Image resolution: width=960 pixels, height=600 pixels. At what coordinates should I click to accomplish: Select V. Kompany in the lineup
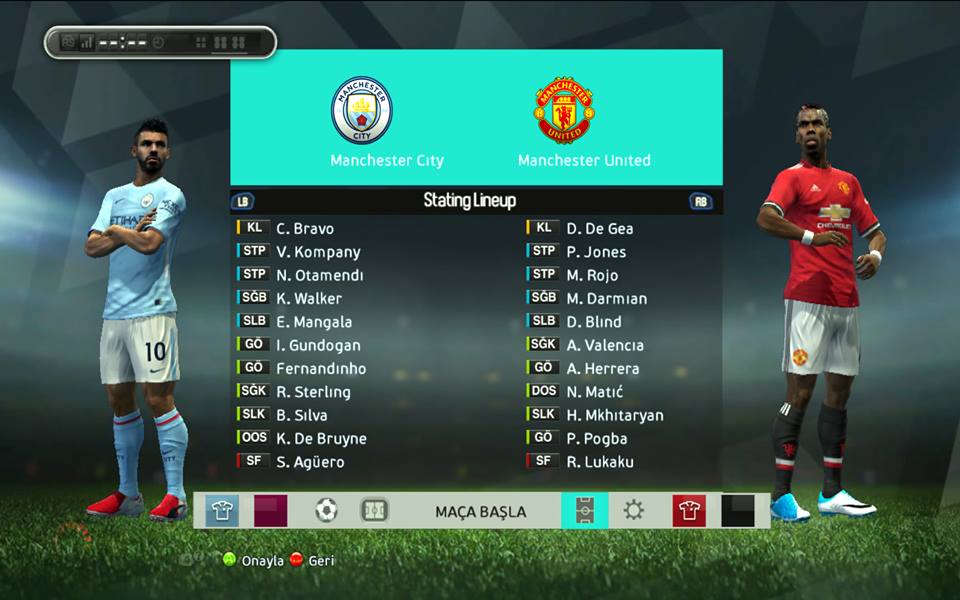[318, 252]
